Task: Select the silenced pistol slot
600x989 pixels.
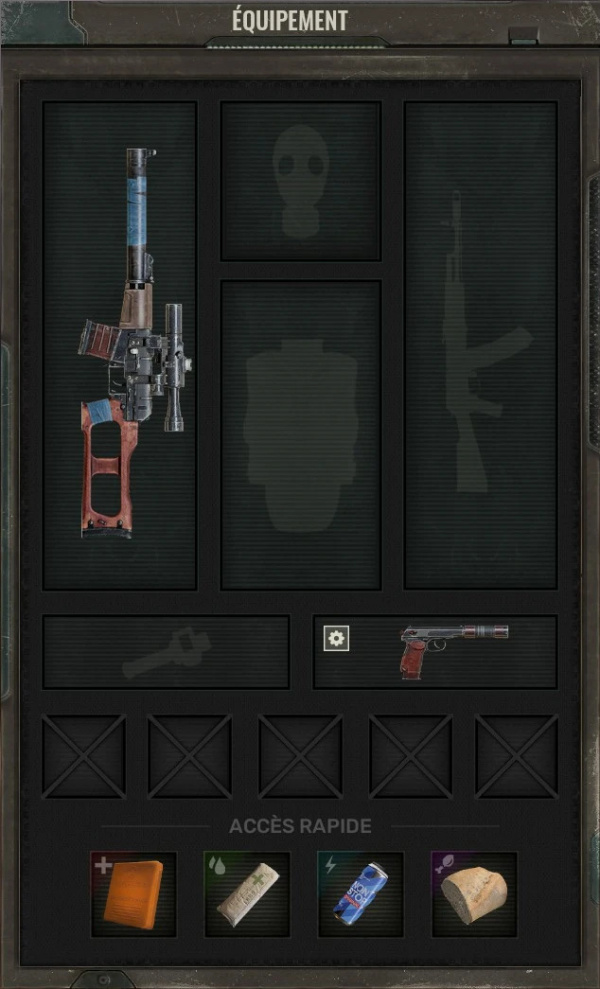Action: 455,651
